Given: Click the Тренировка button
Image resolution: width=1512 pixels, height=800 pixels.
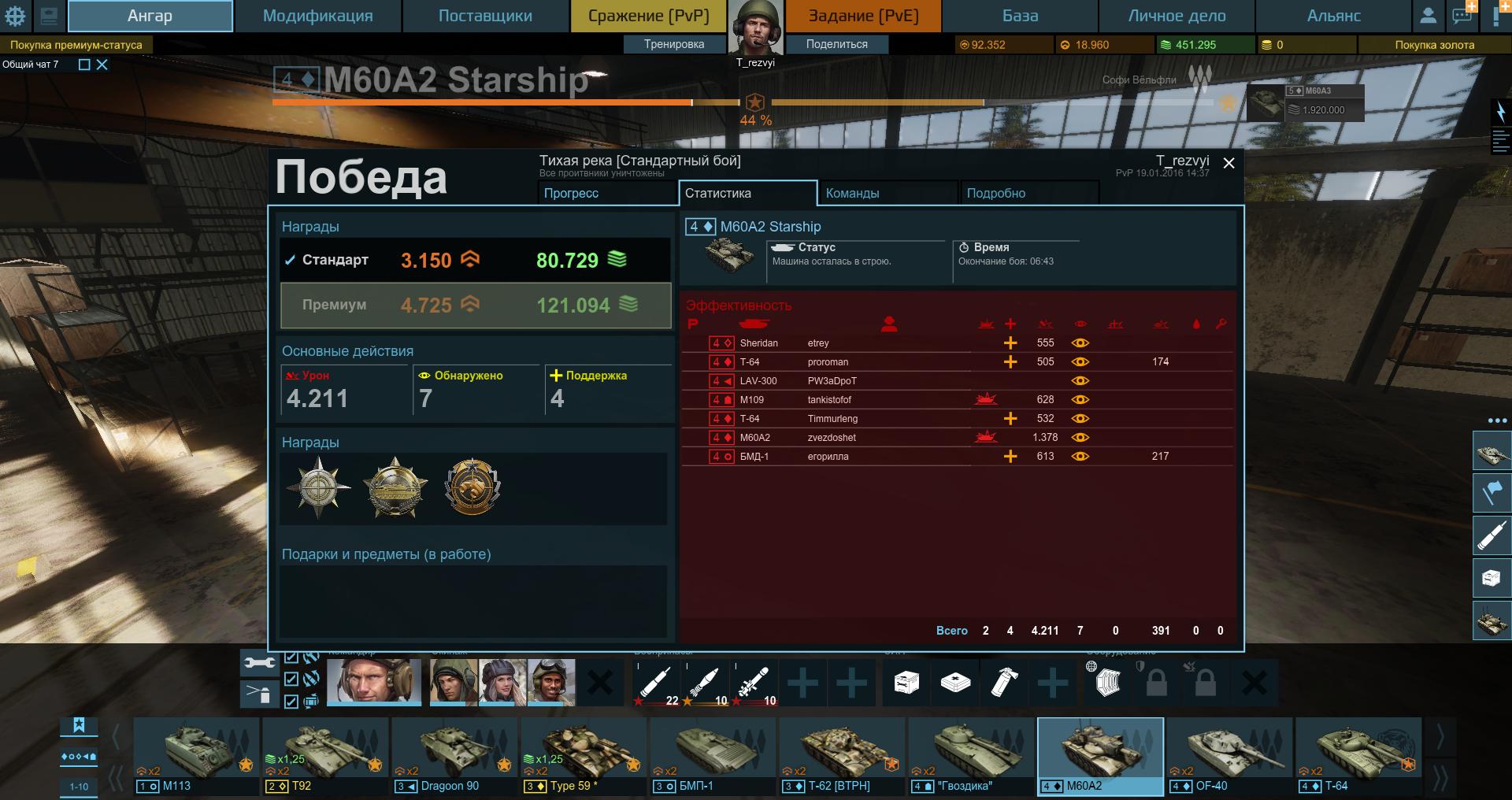Looking at the screenshot, I should click(674, 44).
